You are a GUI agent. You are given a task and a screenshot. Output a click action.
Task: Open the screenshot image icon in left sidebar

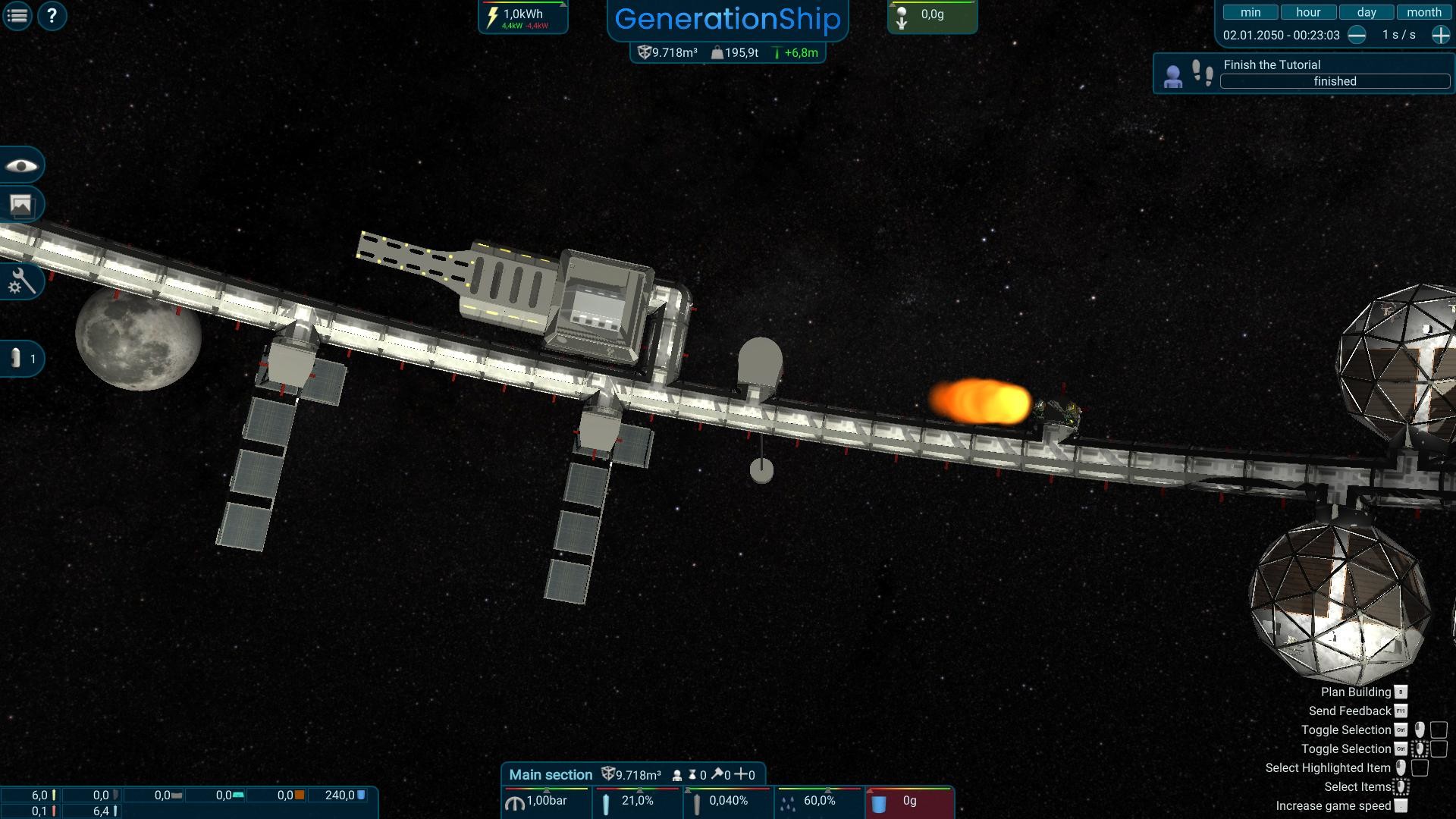(x=22, y=204)
